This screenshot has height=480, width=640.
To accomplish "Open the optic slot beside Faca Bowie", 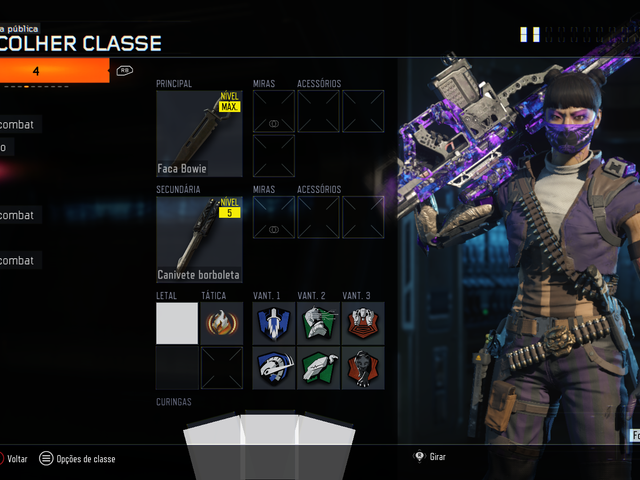I will [x=274, y=111].
